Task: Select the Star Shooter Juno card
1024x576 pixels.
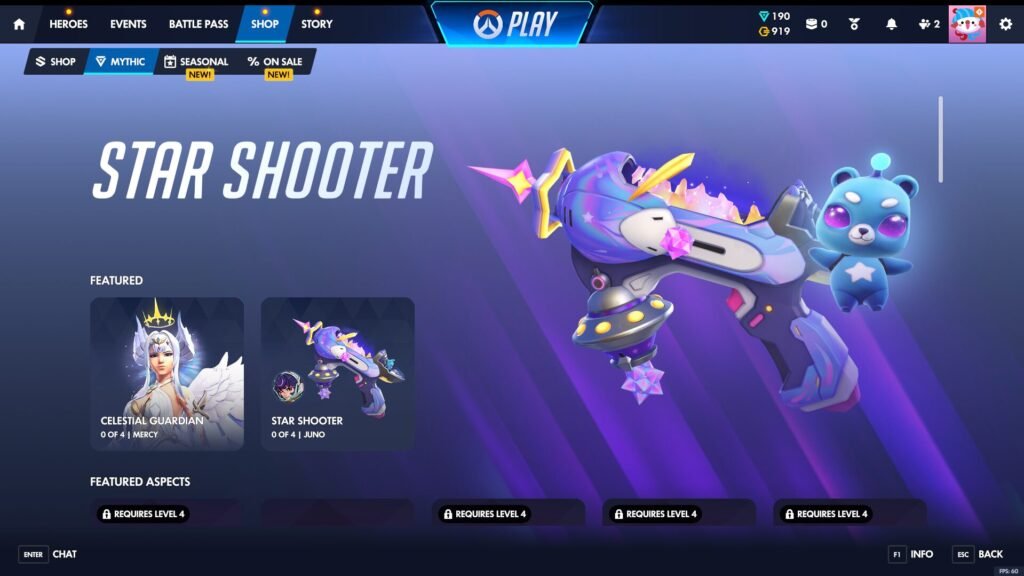Action: coord(338,373)
